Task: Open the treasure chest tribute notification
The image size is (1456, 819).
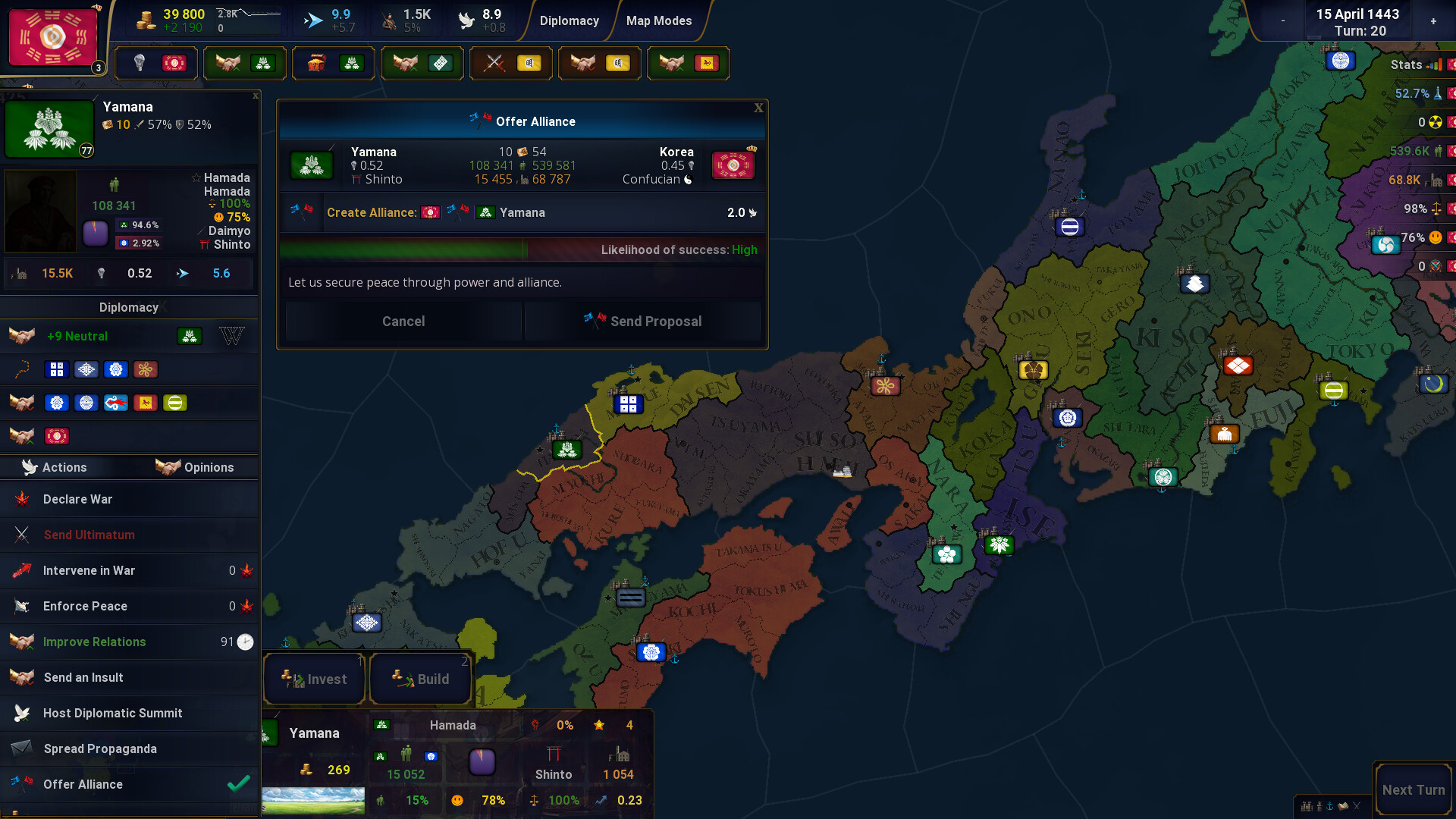Action: point(333,63)
